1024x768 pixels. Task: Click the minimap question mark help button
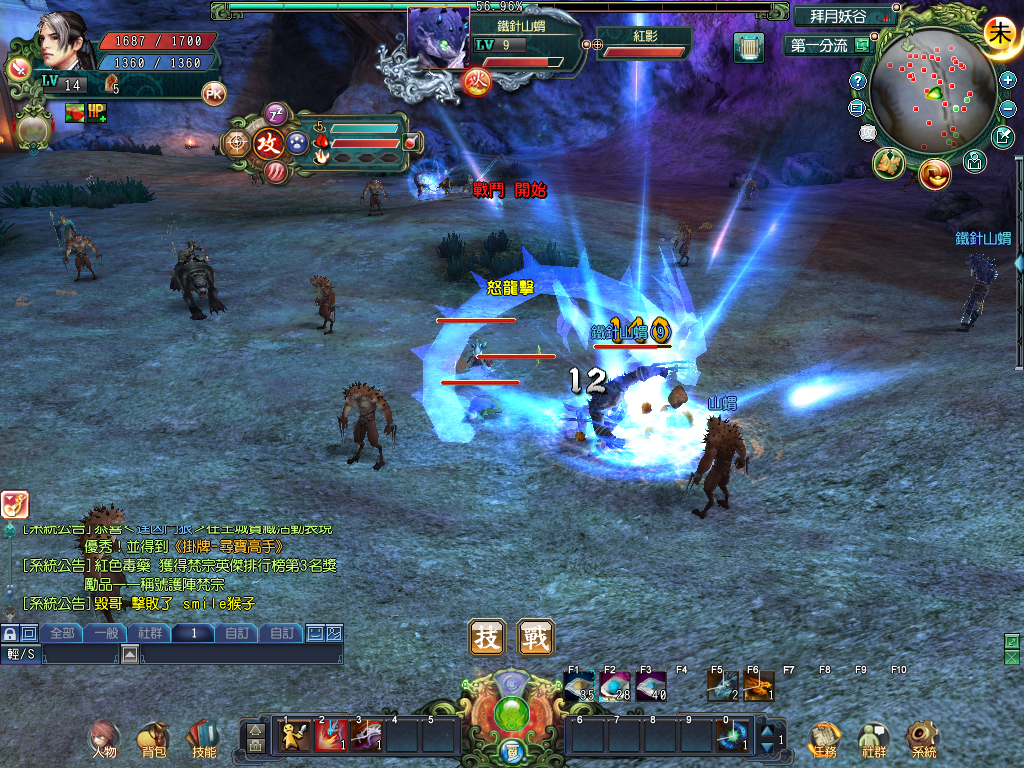tap(858, 80)
